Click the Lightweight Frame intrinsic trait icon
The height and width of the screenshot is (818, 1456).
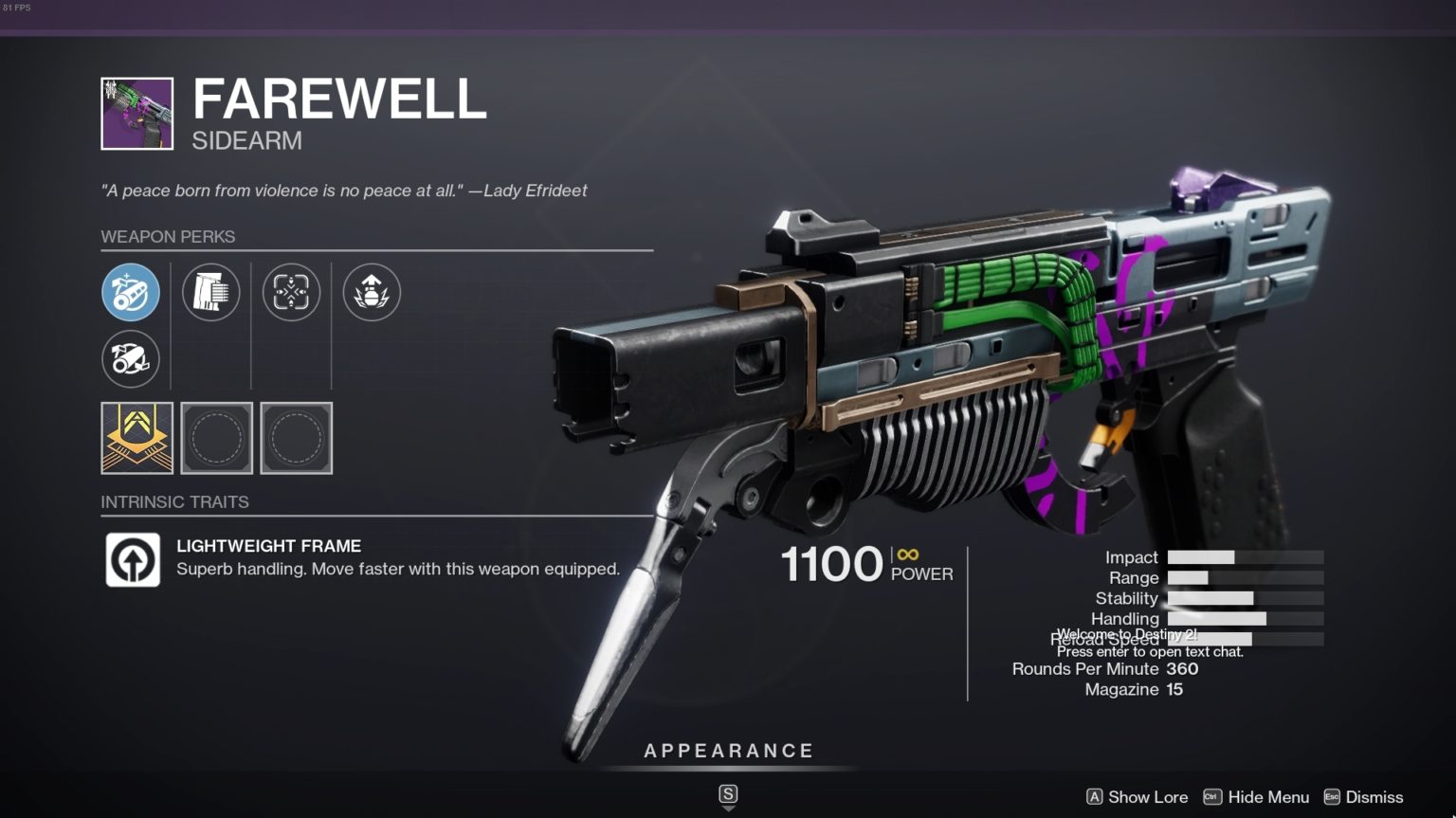132,560
